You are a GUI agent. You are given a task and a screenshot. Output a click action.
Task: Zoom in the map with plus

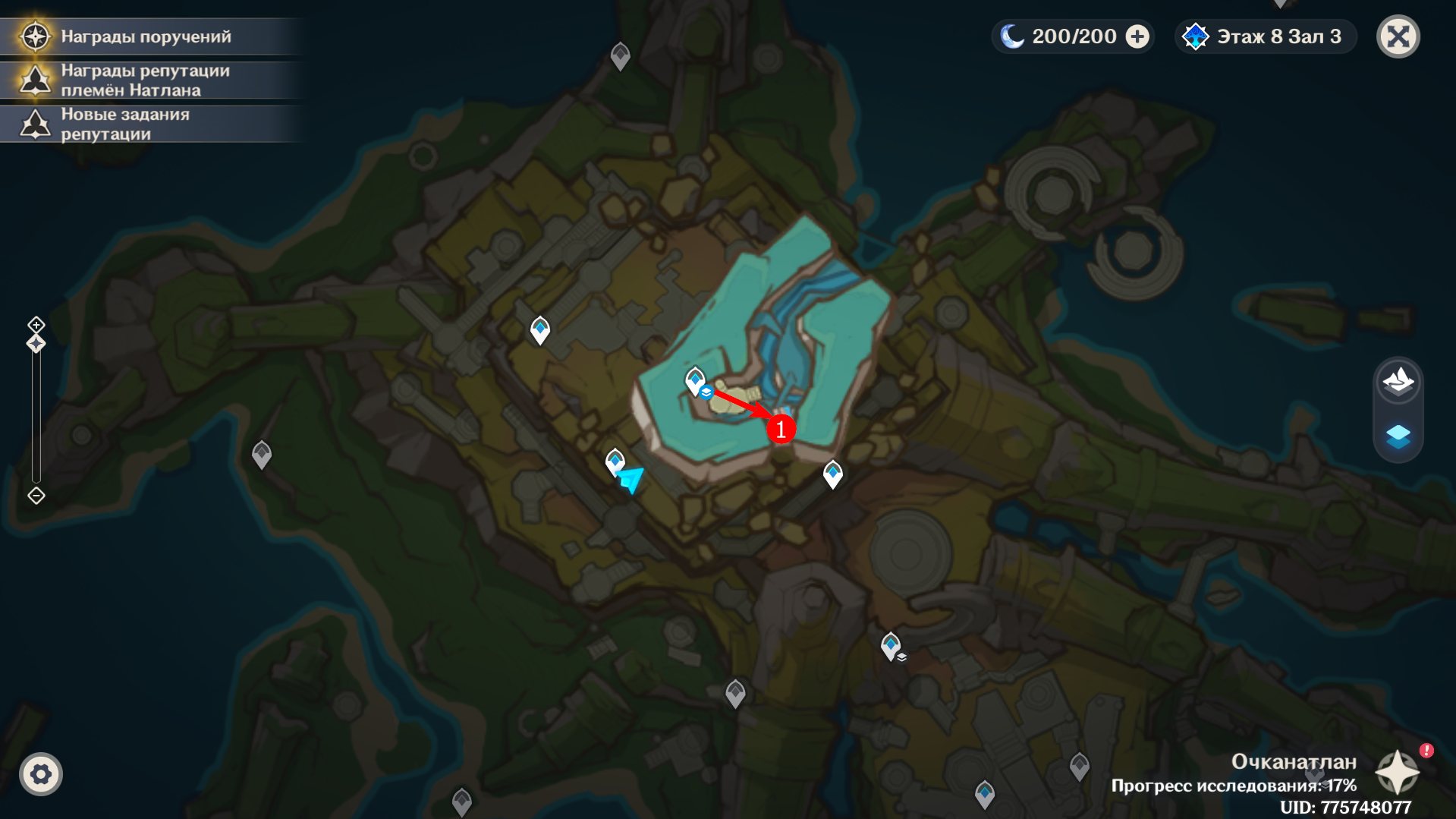(x=36, y=325)
